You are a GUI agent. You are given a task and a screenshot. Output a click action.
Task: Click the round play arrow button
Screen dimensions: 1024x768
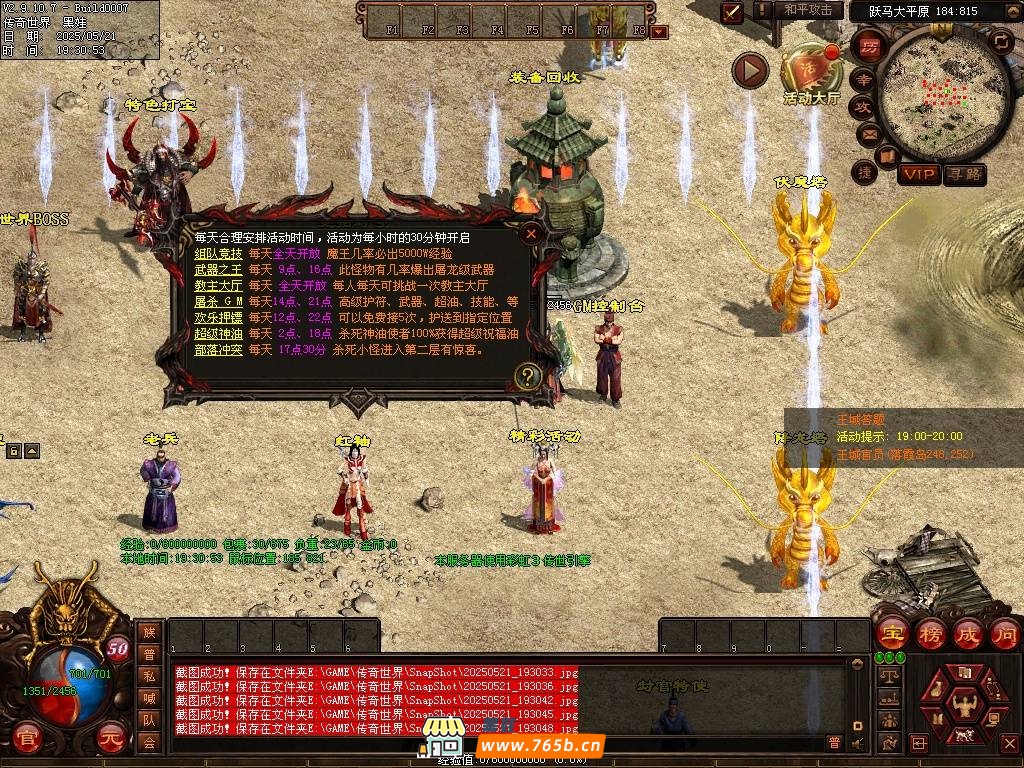pos(750,70)
